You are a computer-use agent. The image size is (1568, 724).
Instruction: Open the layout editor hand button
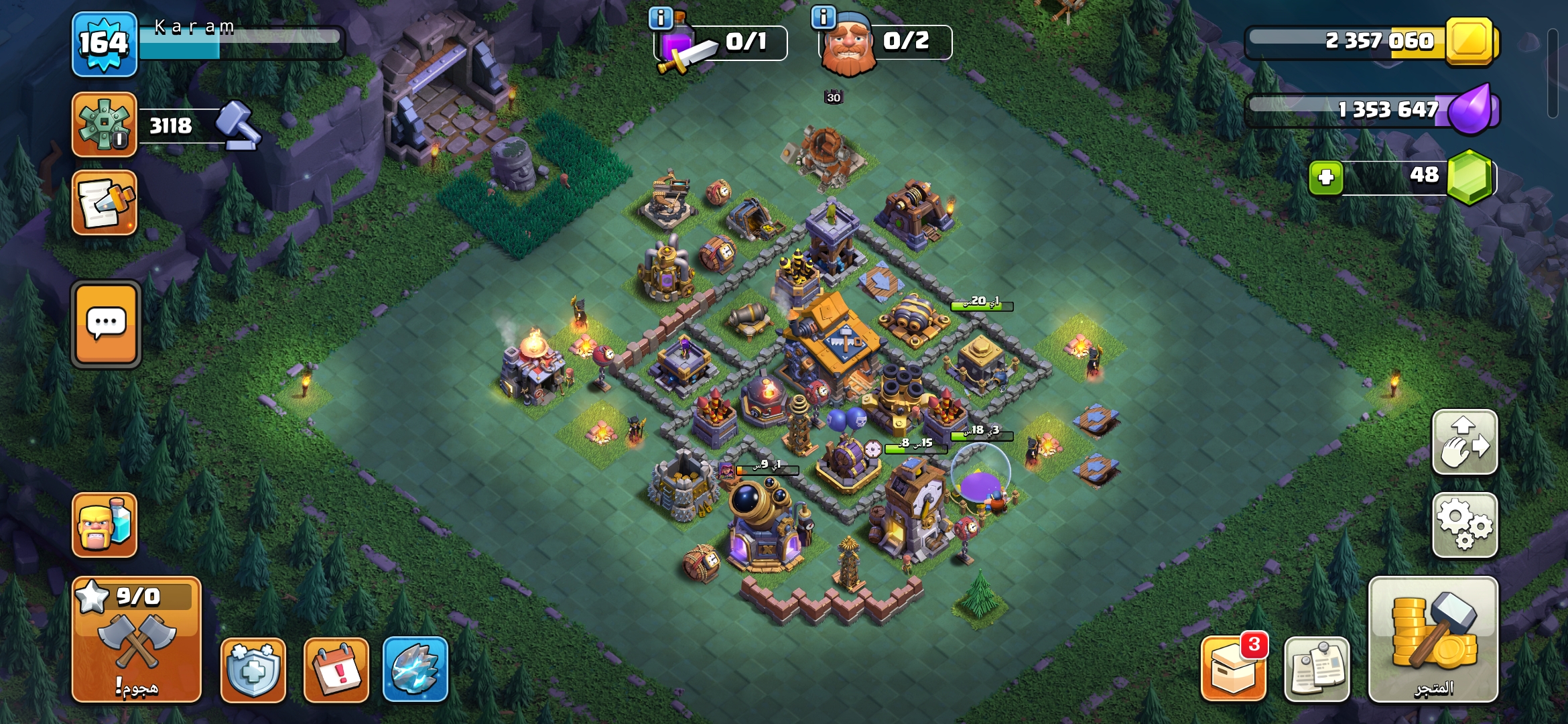click(x=1465, y=442)
